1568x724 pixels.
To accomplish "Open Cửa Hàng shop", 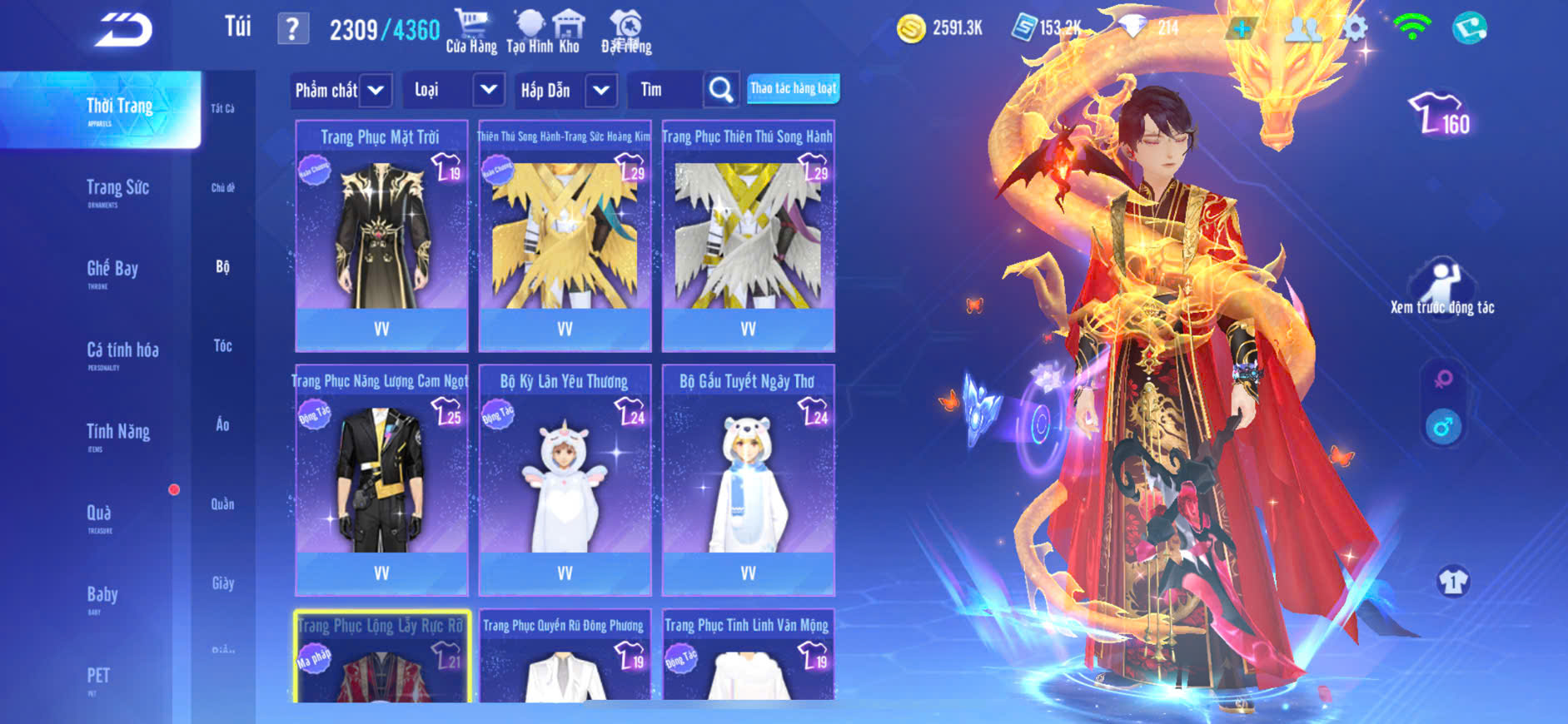I will click(471, 32).
